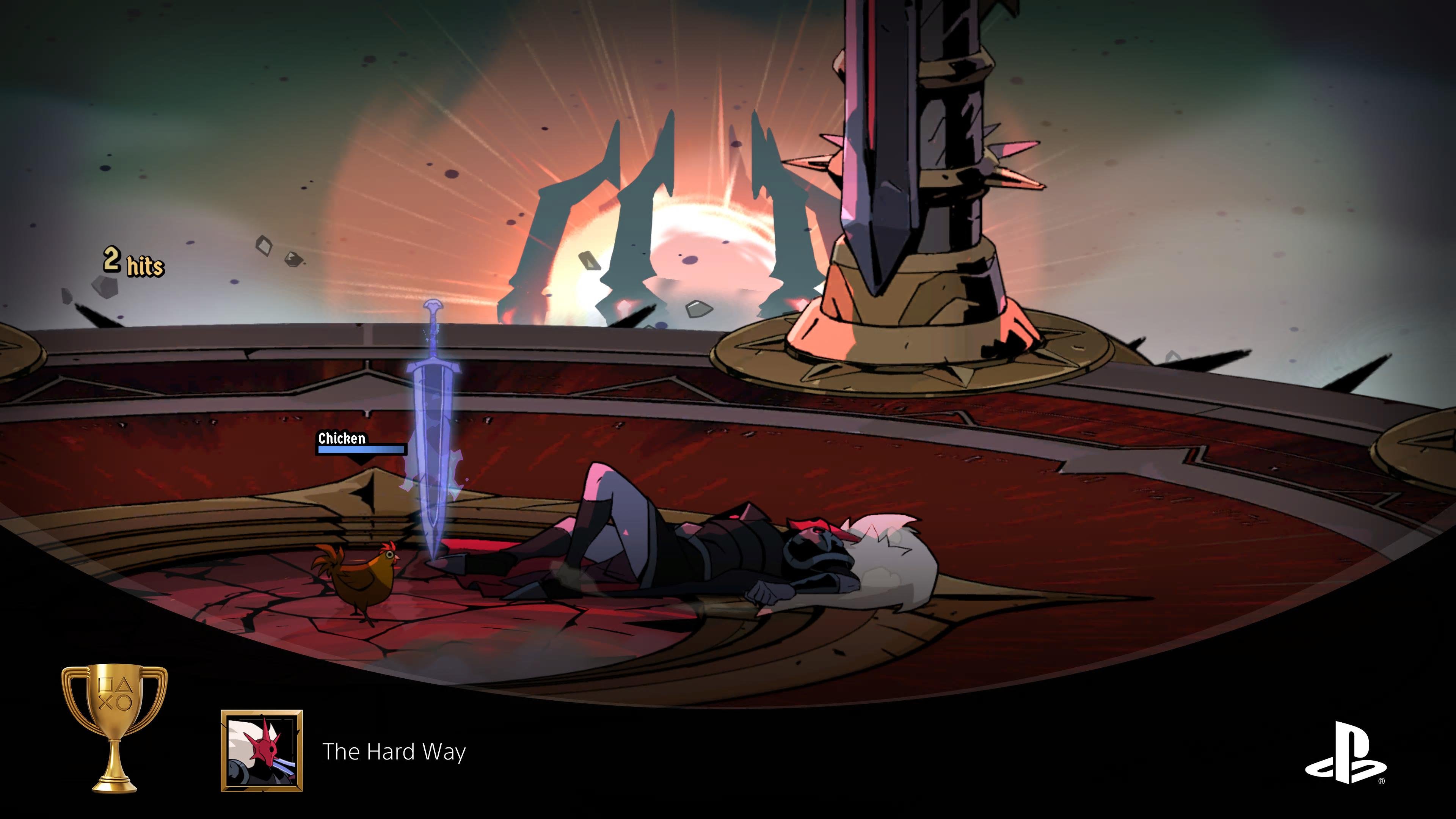Select The Hard Way trophy thumbnail
Viewport: 1456px width, 819px height.
pos(262,750)
